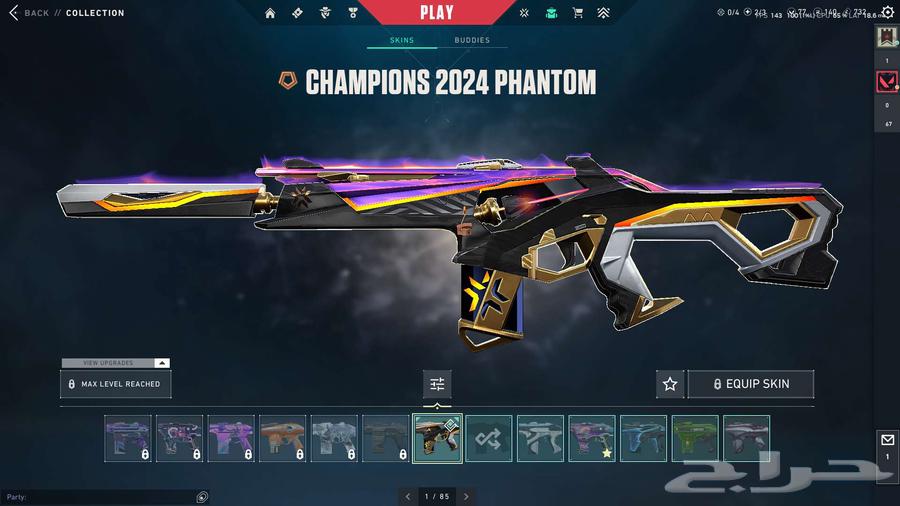Open the mail envelope notifications
Viewport: 900px width, 506px height.
pos(887,440)
